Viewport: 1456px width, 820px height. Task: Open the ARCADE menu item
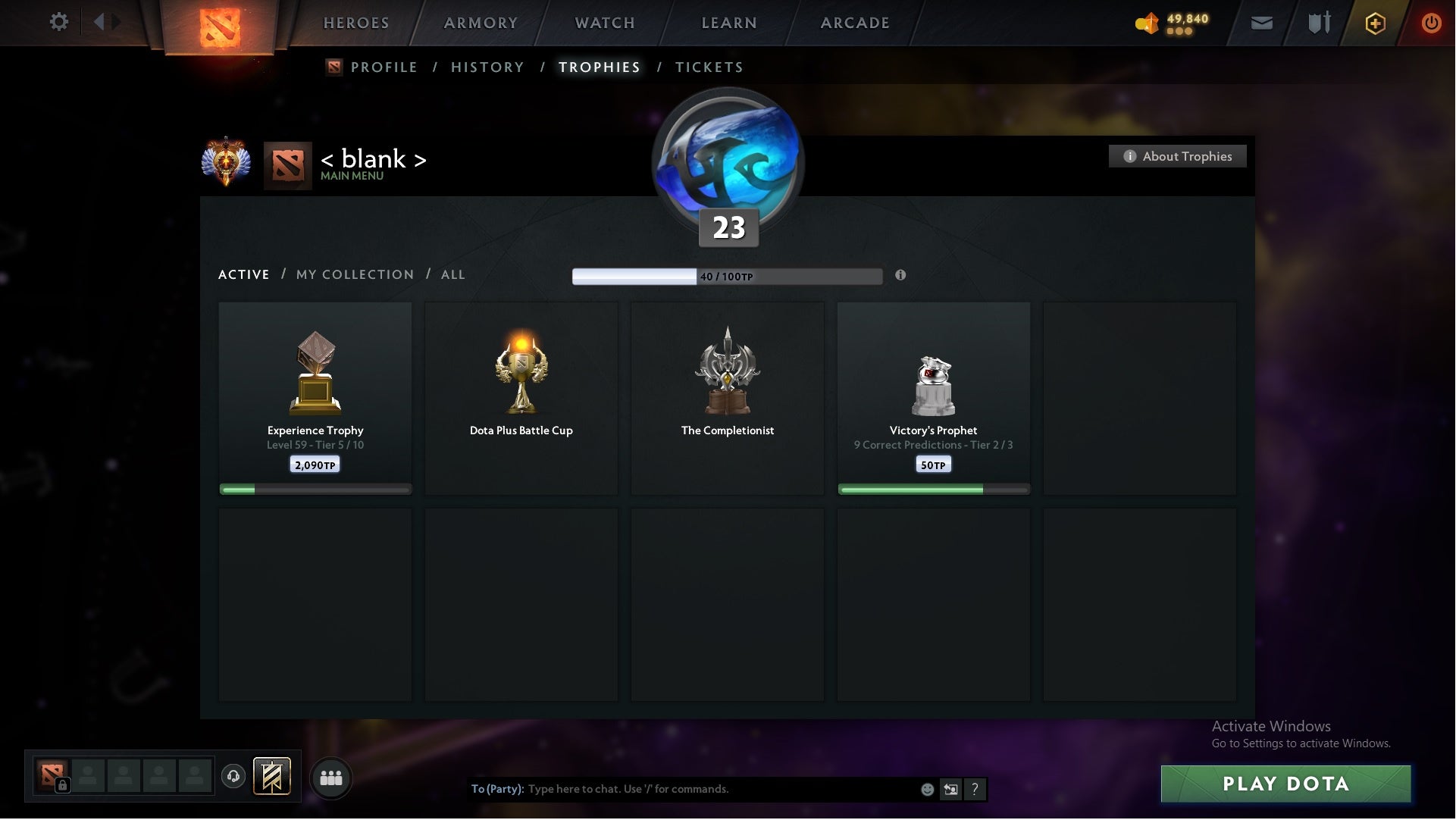(853, 23)
